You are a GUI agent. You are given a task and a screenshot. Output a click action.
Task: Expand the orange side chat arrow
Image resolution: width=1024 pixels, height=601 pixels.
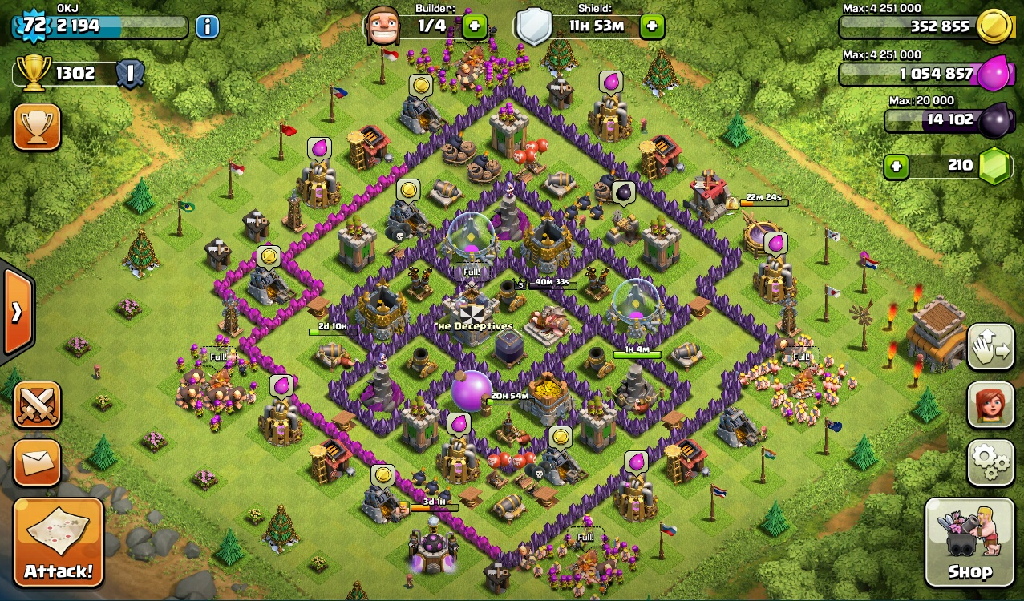(16, 311)
